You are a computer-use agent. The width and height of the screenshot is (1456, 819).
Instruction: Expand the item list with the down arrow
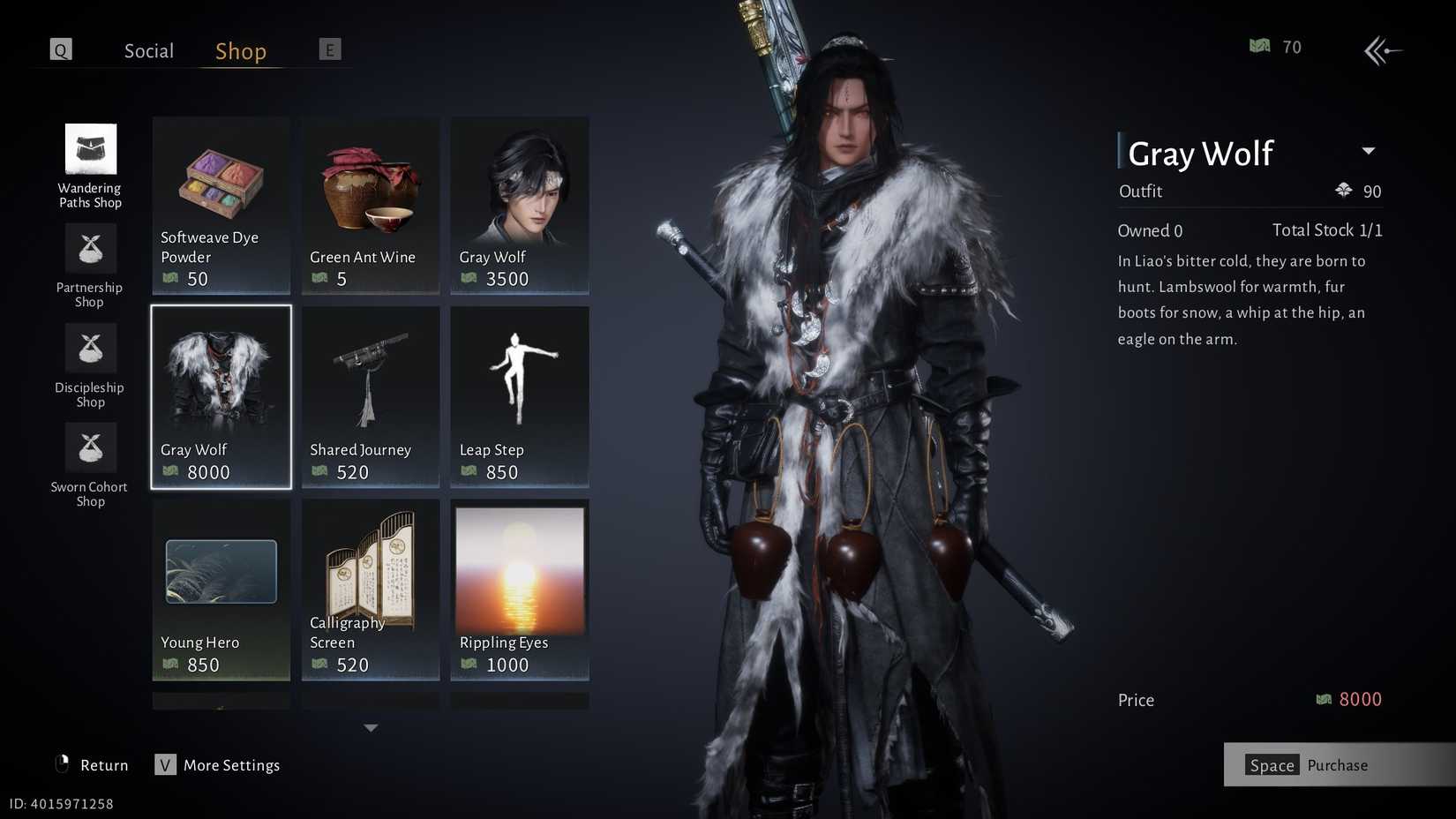(371, 727)
